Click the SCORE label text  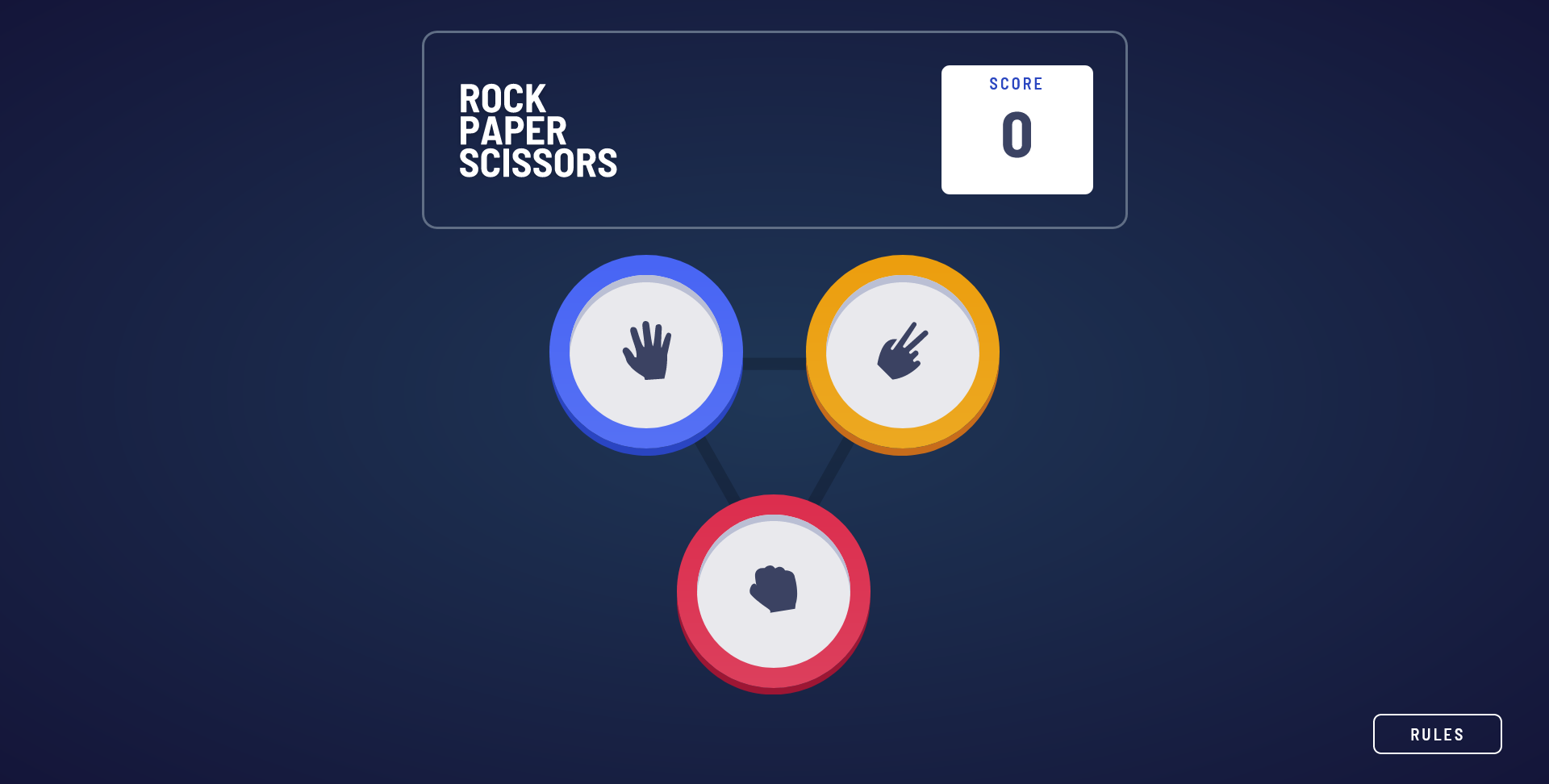1017,83
